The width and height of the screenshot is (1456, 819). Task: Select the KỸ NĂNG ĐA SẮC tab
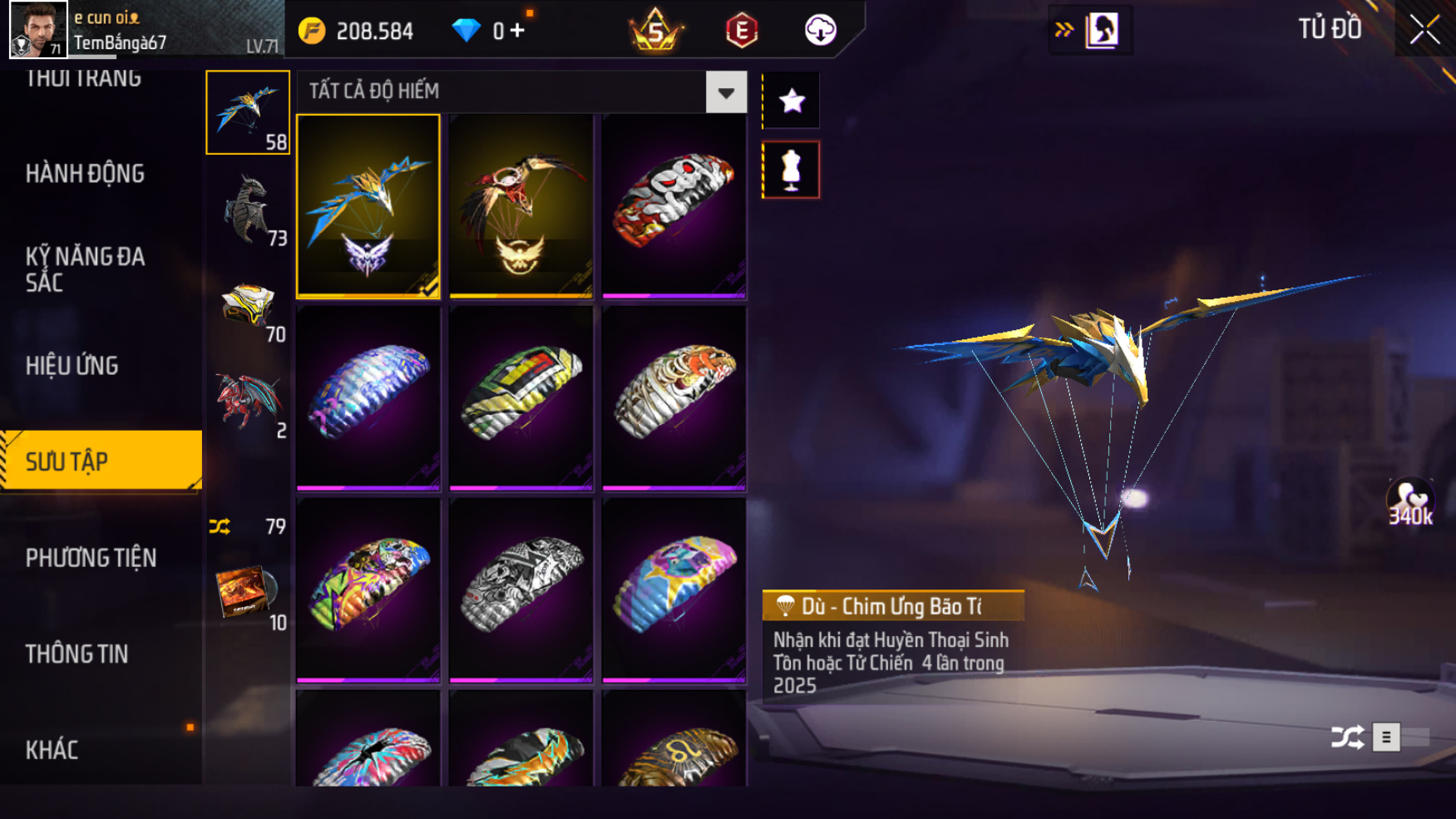(85, 269)
